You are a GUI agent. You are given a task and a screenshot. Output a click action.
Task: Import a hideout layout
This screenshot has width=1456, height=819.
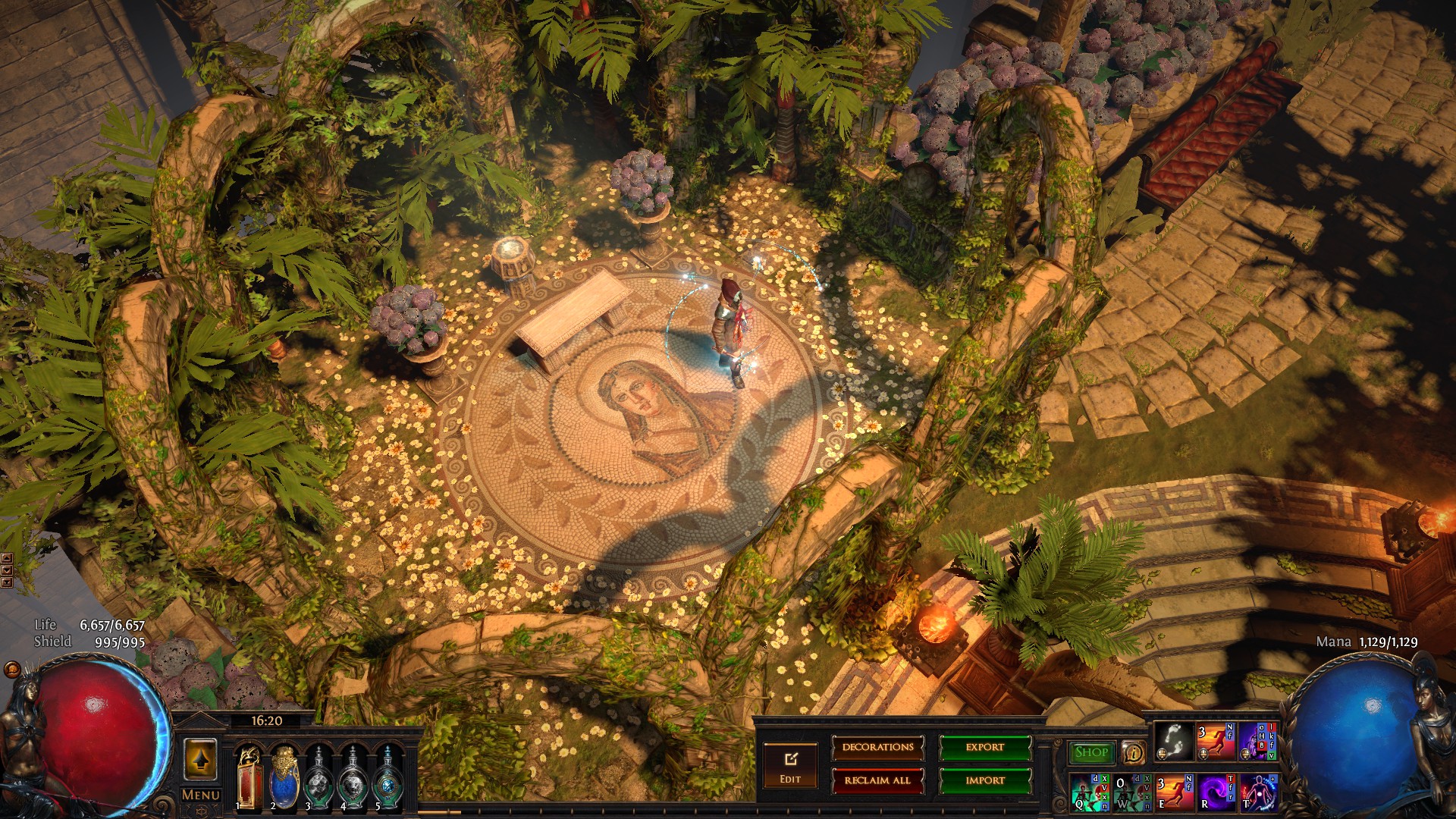(985, 780)
